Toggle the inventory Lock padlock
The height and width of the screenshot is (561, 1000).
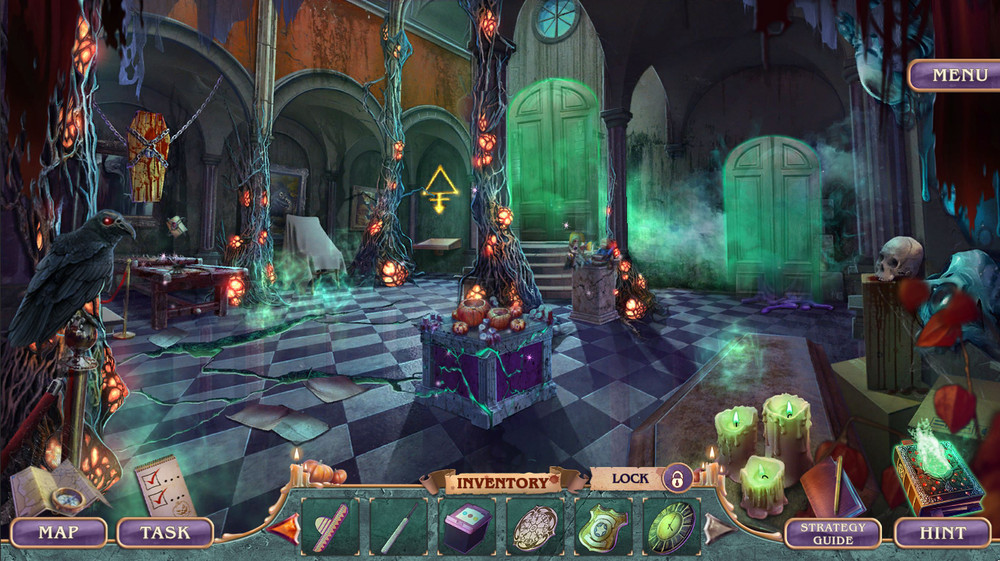[677, 478]
